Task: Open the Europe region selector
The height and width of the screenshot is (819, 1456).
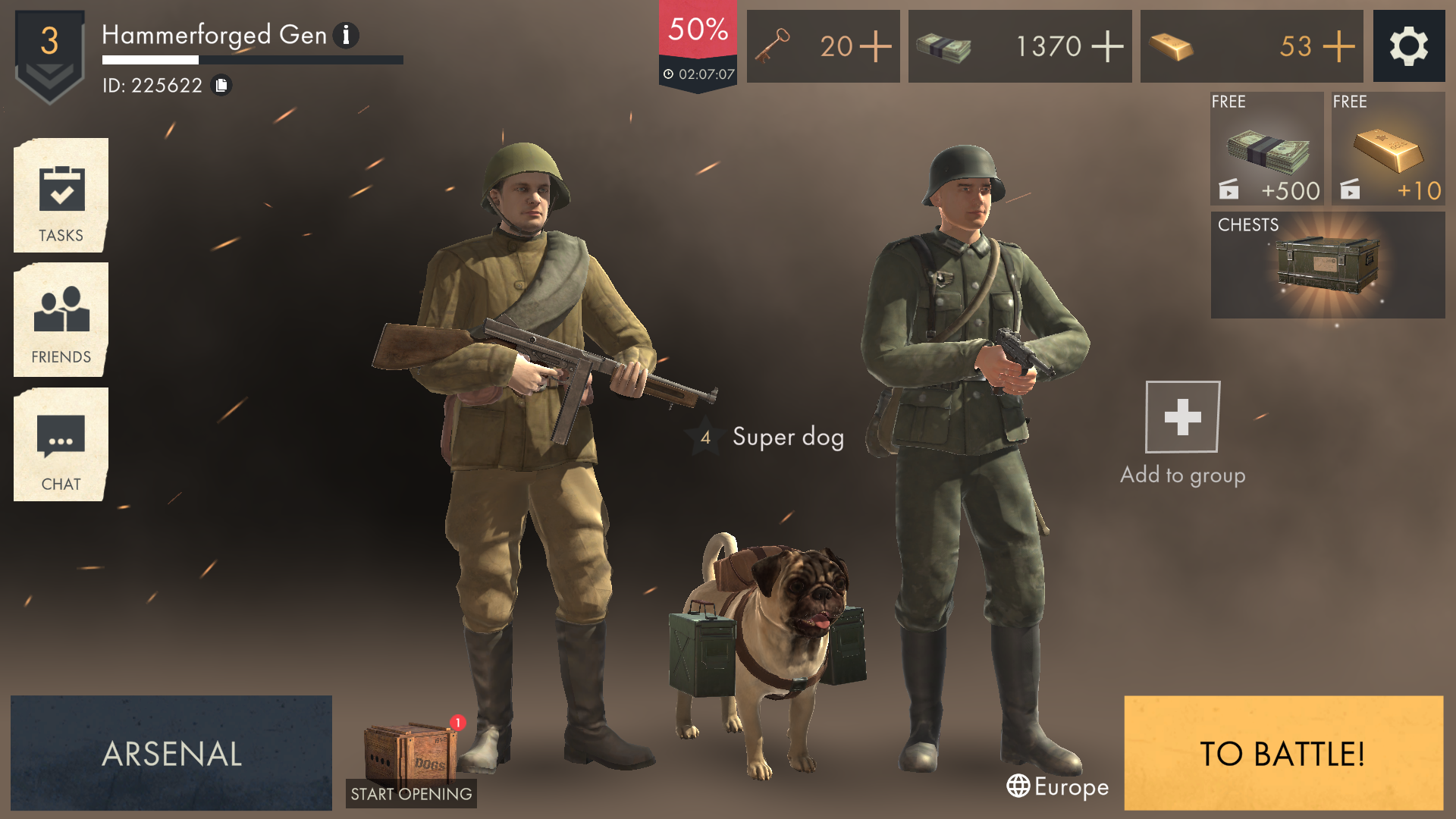Action: coord(1056,787)
